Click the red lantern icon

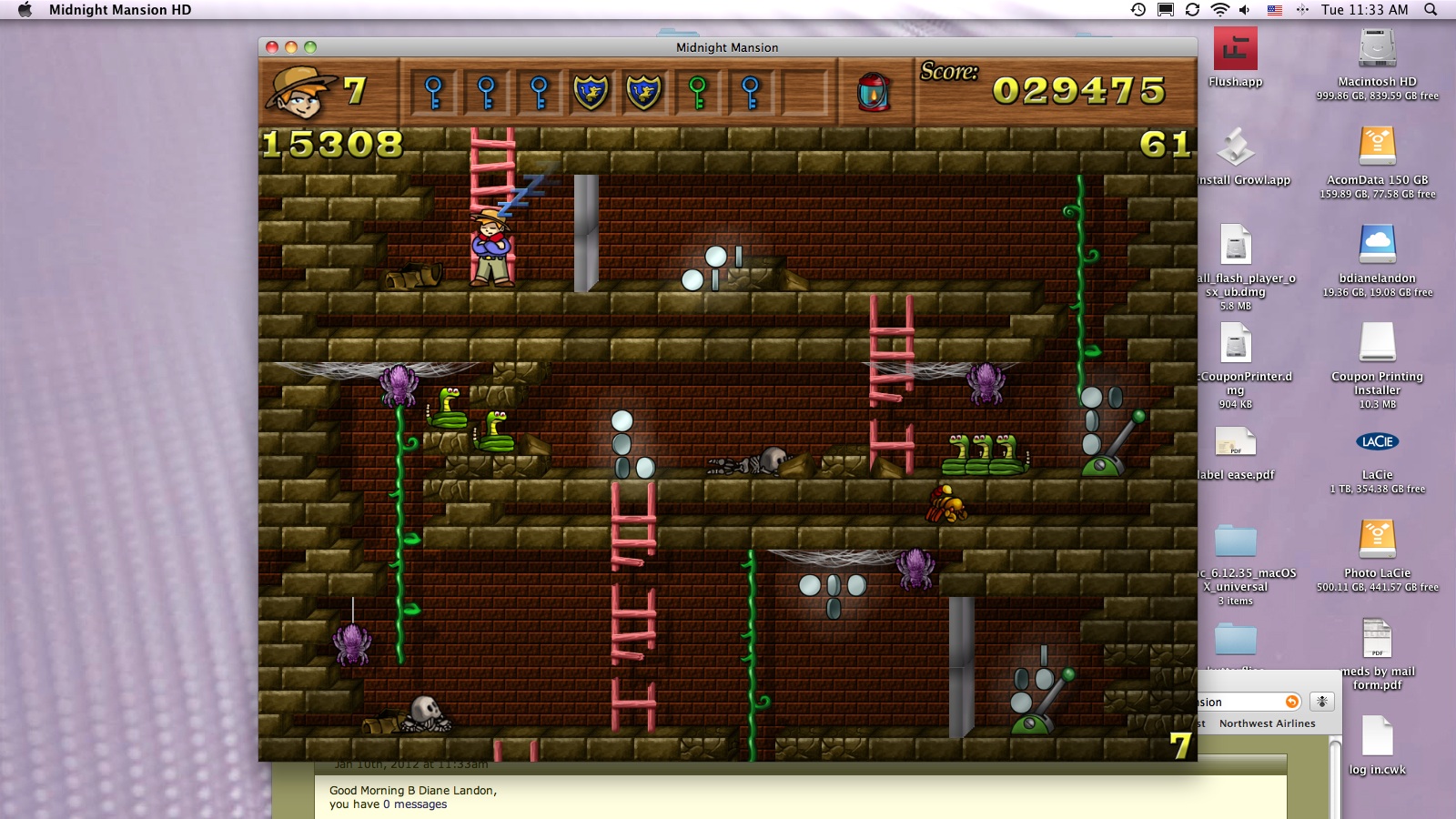874,92
